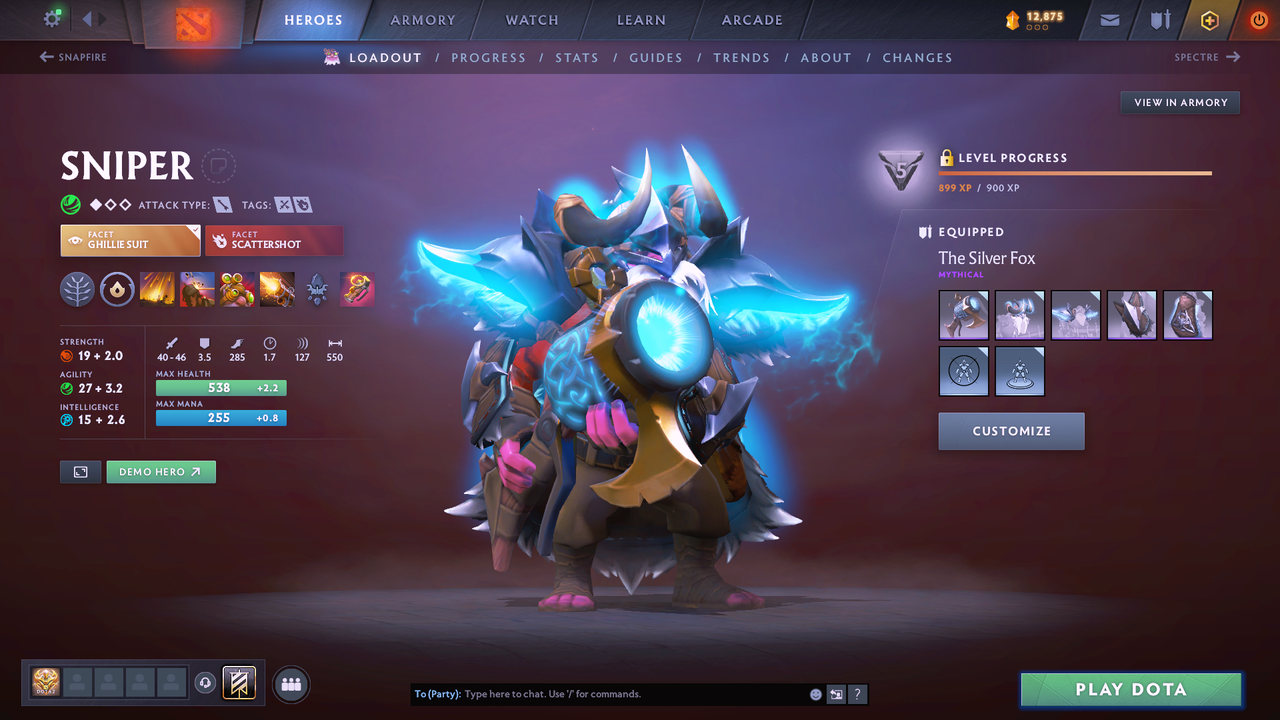Image resolution: width=1280 pixels, height=720 pixels.
Task: Open the chat emoticon picker
Action: pos(815,693)
